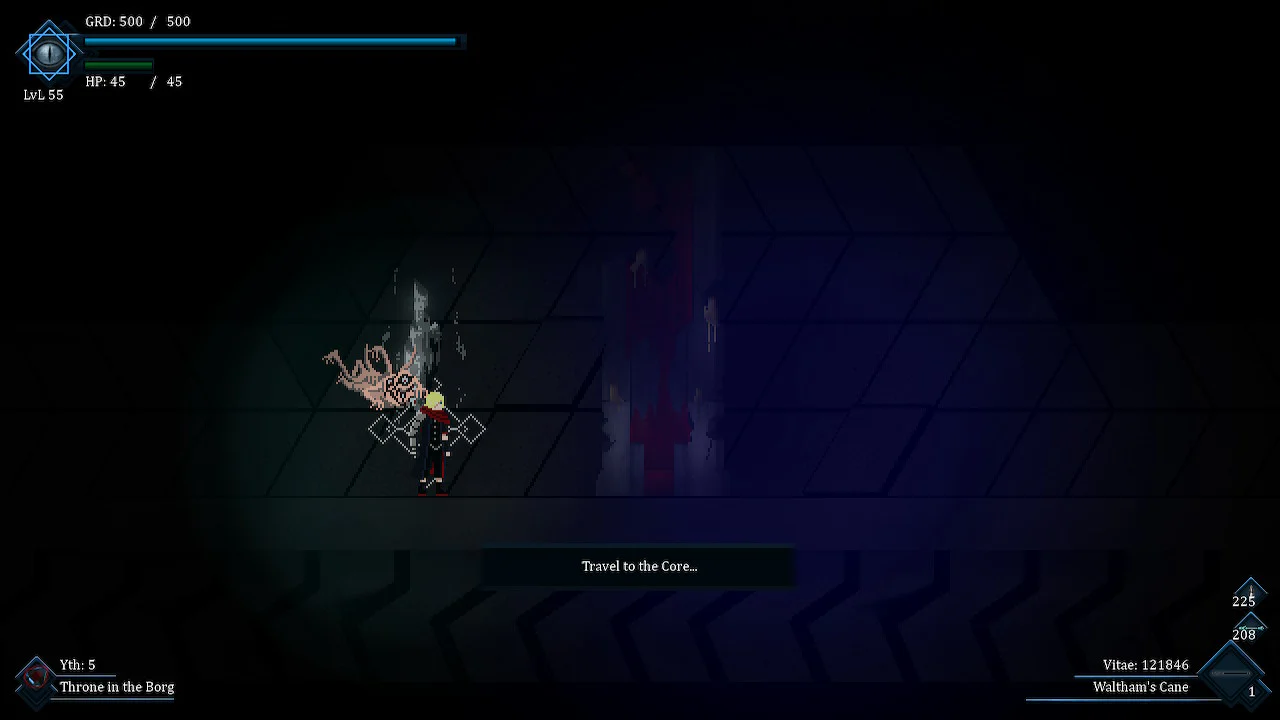This screenshot has width=1280, height=720.
Task: Click the diamond targeting reticle around the character
Action: (428, 429)
